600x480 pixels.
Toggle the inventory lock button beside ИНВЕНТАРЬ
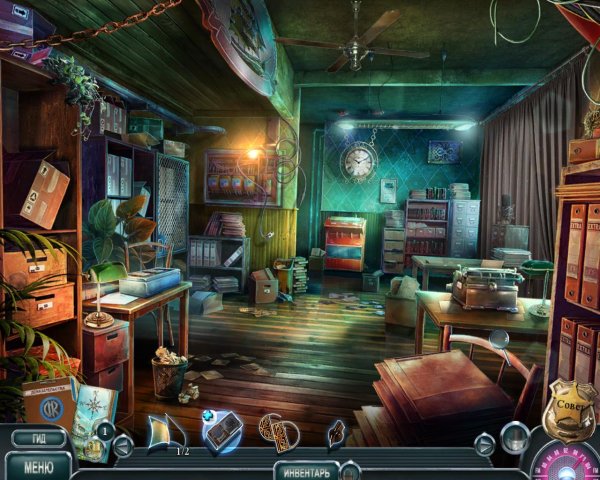click(x=350, y=470)
